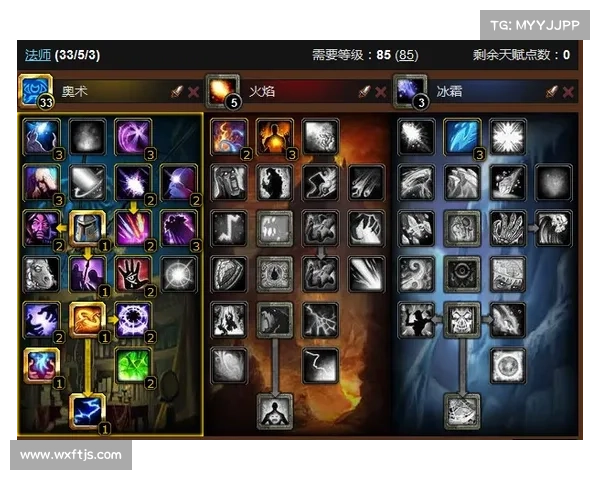The image size is (600, 480).
Task: Select the 奥术 tree header icon
Action: tap(36, 92)
